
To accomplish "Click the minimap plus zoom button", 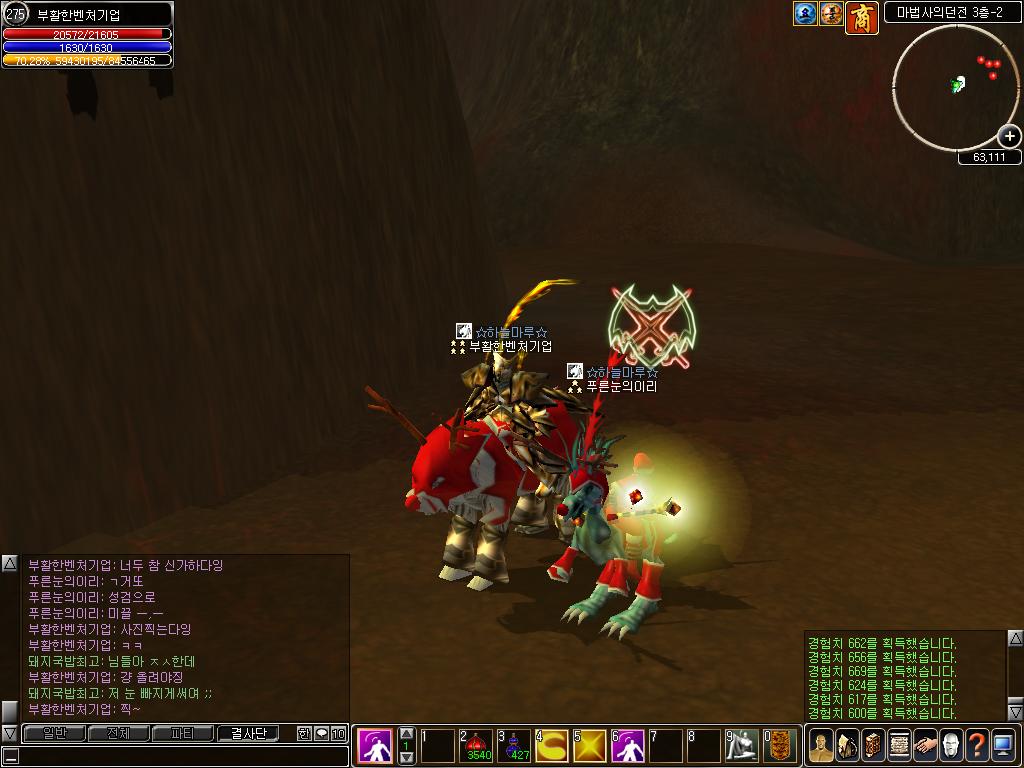I will (1009, 136).
